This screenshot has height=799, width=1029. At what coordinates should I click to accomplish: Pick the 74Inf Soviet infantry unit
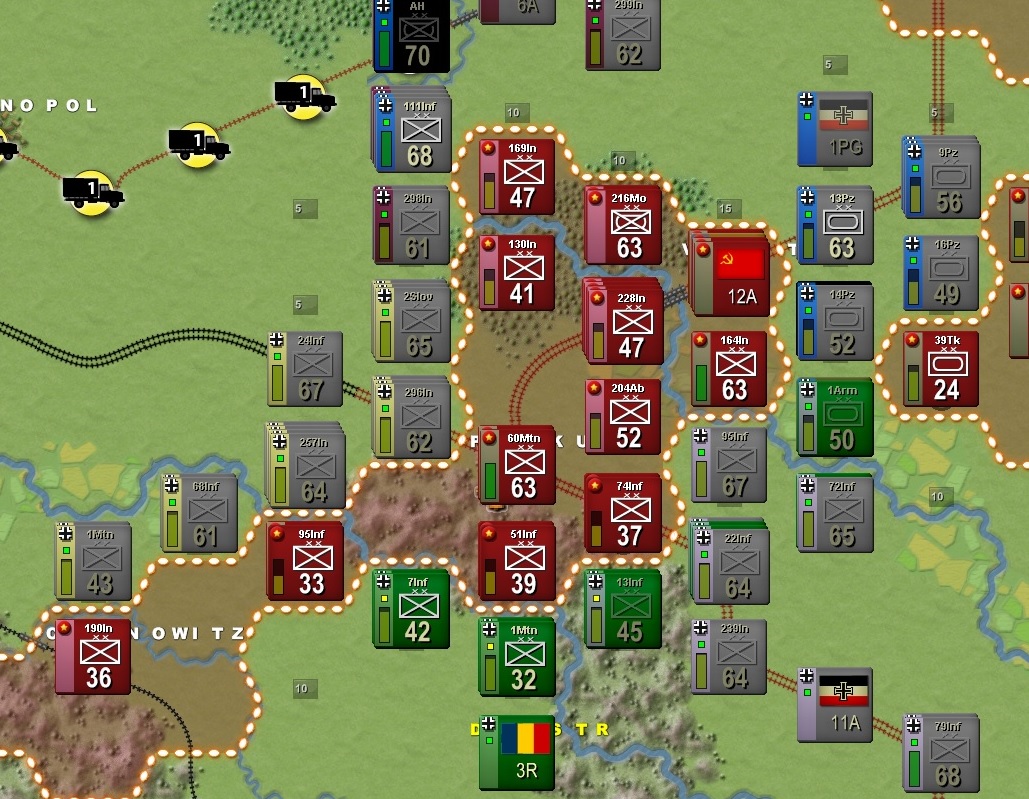point(624,513)
